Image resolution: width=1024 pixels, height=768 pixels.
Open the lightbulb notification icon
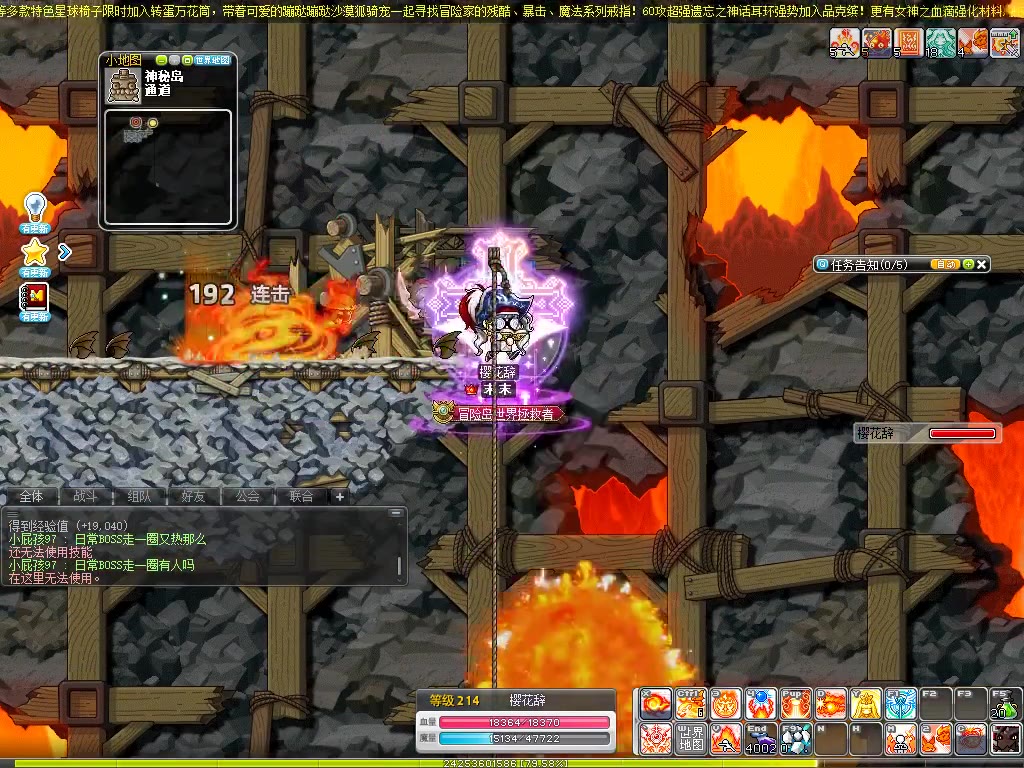[x=36, y=207]
